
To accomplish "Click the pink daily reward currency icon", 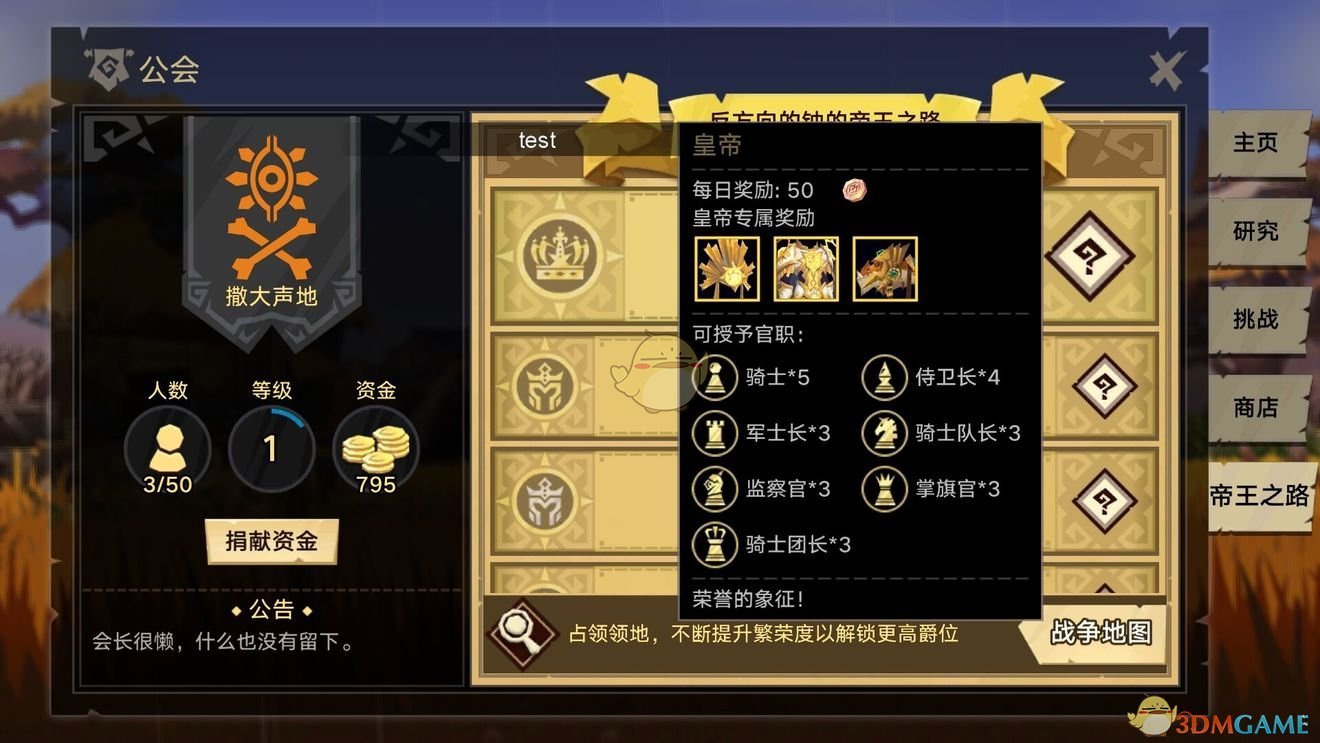I will click(x=852, y=190).
